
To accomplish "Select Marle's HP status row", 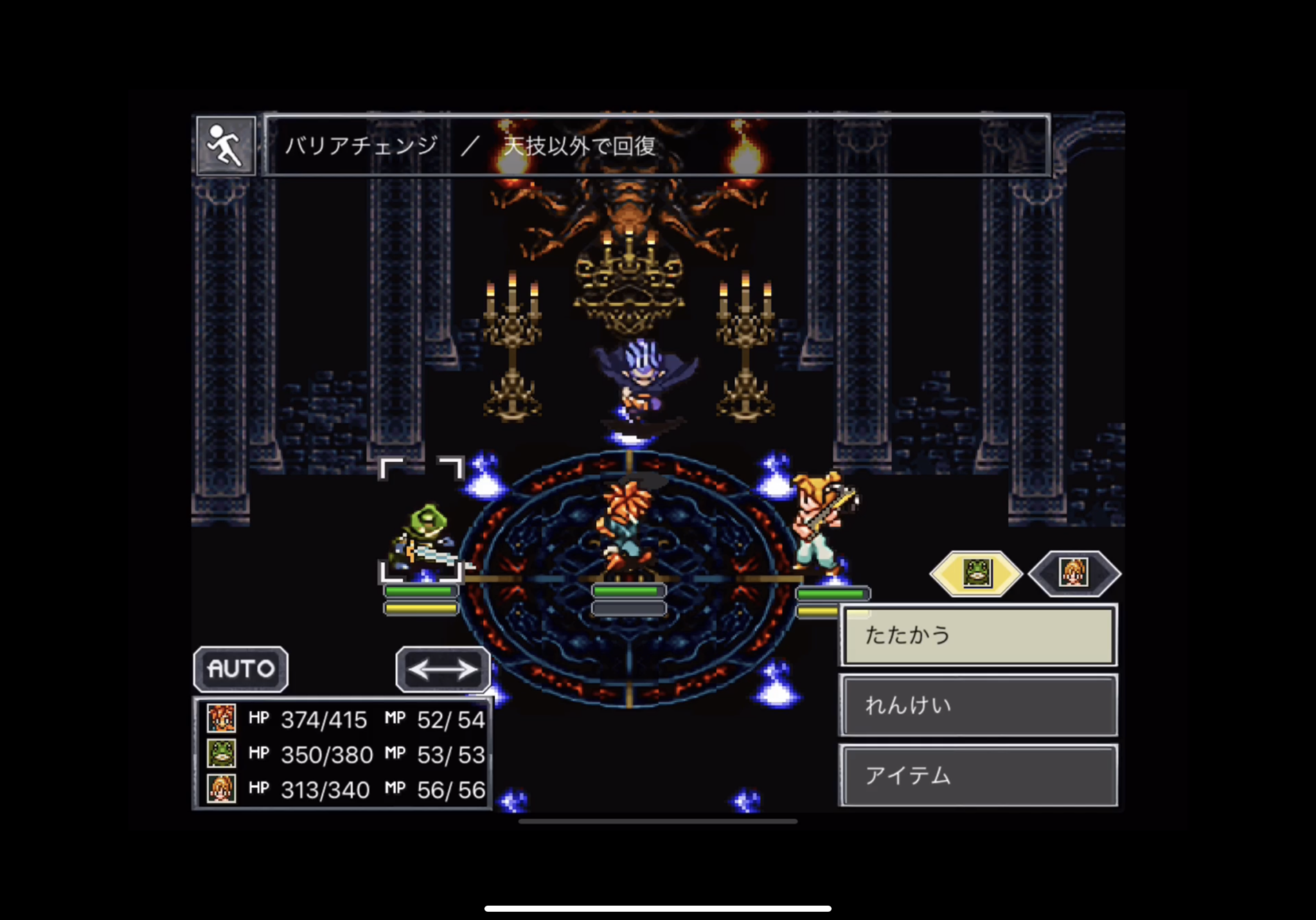I will pos(344,789).
